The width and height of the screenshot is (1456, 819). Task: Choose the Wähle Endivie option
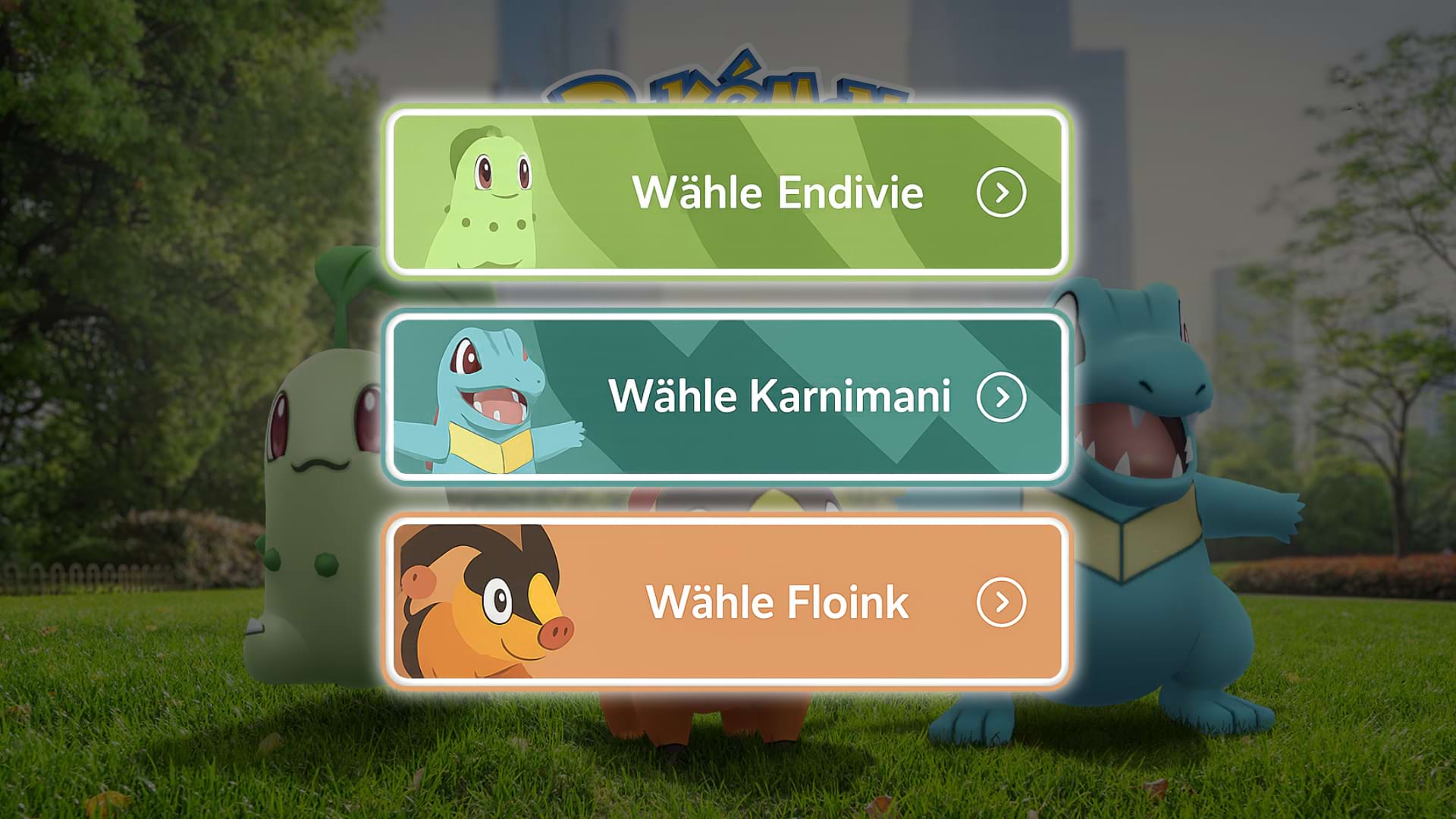(x=728, y=193)
